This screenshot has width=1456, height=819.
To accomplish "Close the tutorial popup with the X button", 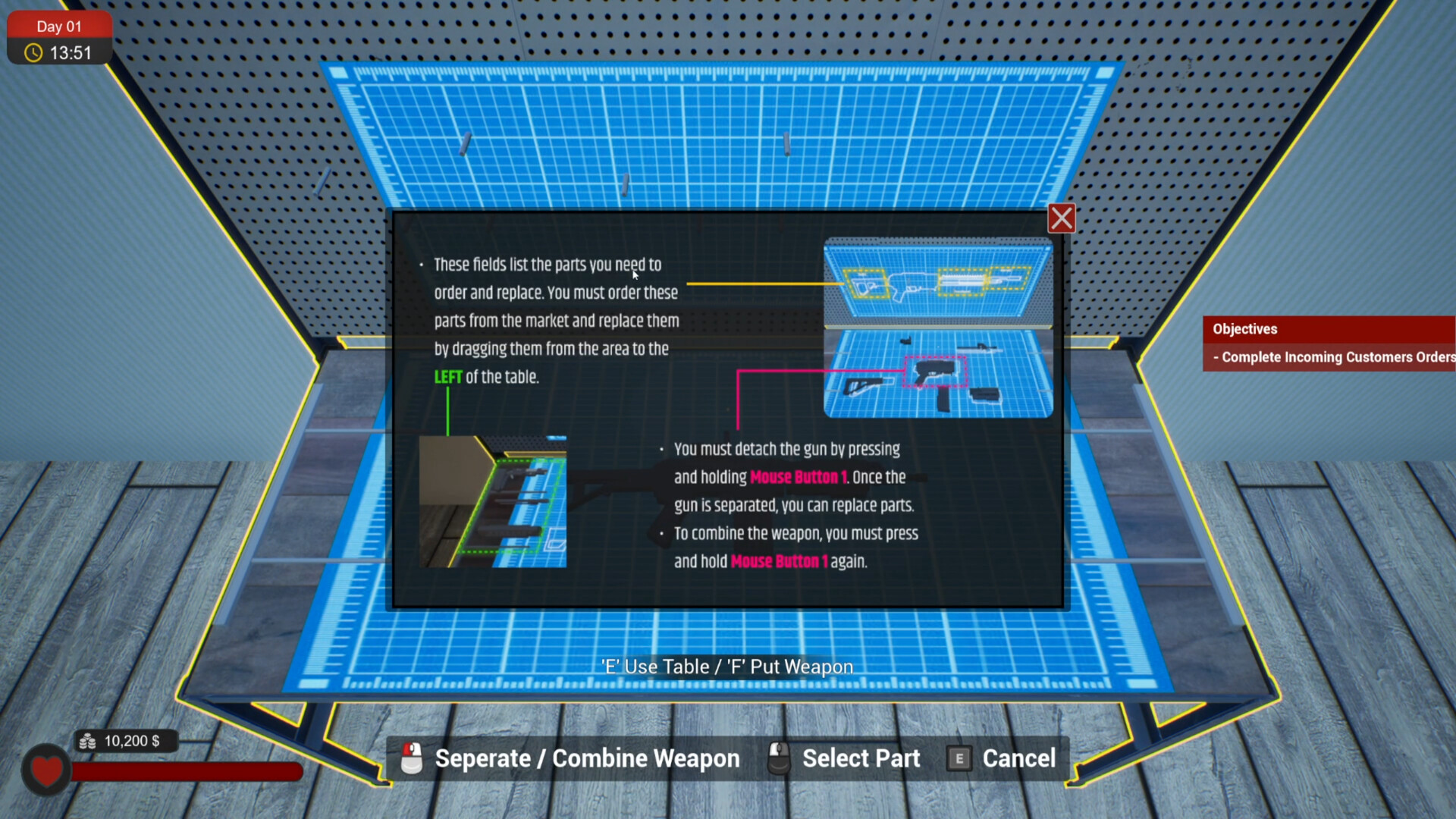I will point(1061,218).
